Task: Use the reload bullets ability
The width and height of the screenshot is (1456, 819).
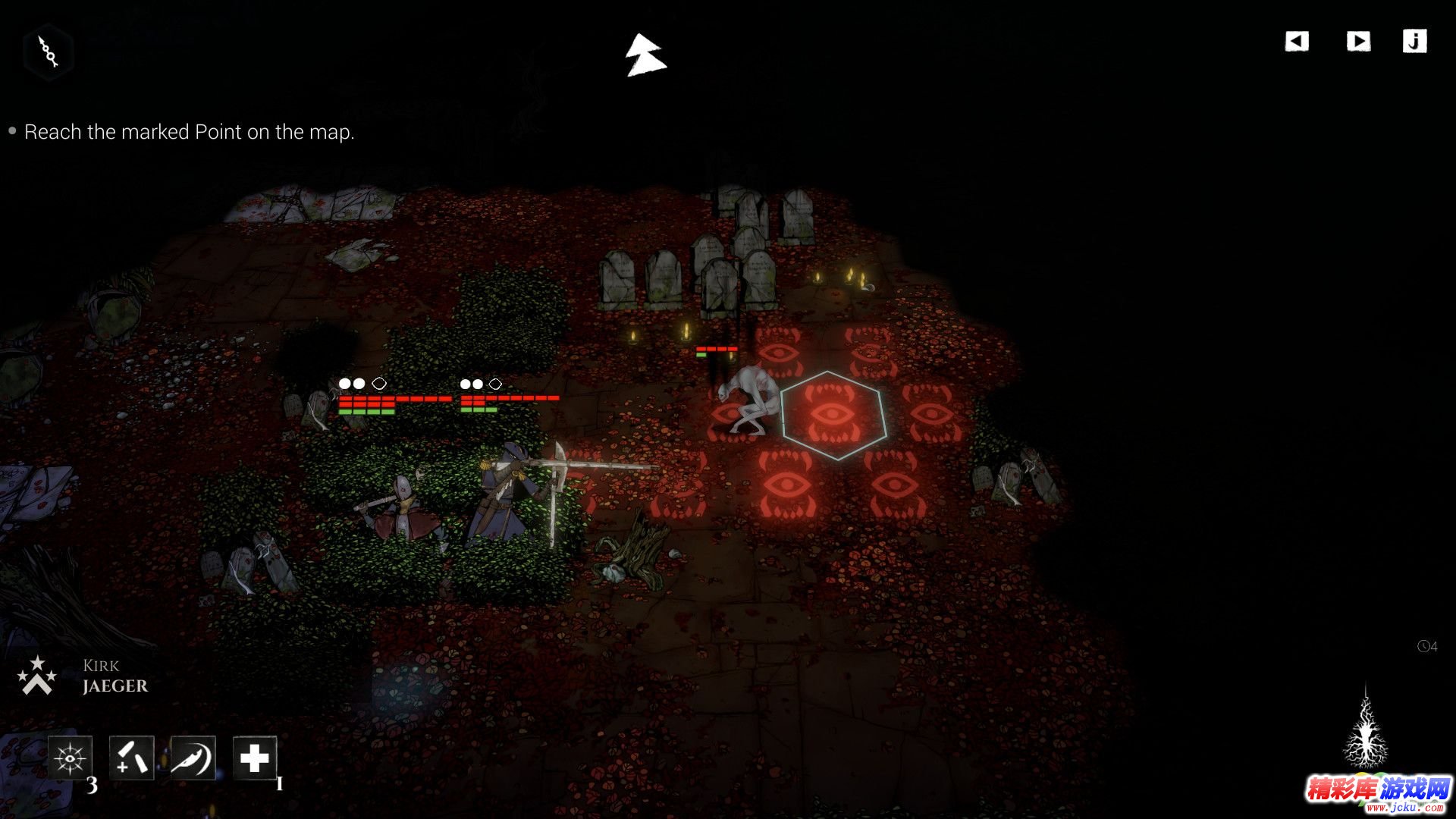Action: point(132,758)
